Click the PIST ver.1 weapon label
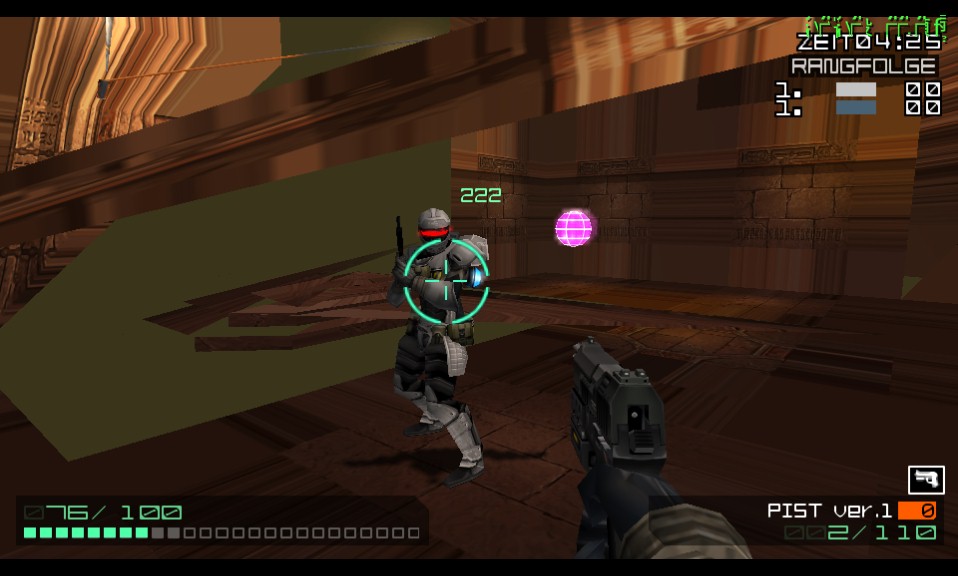 (829, 511)
